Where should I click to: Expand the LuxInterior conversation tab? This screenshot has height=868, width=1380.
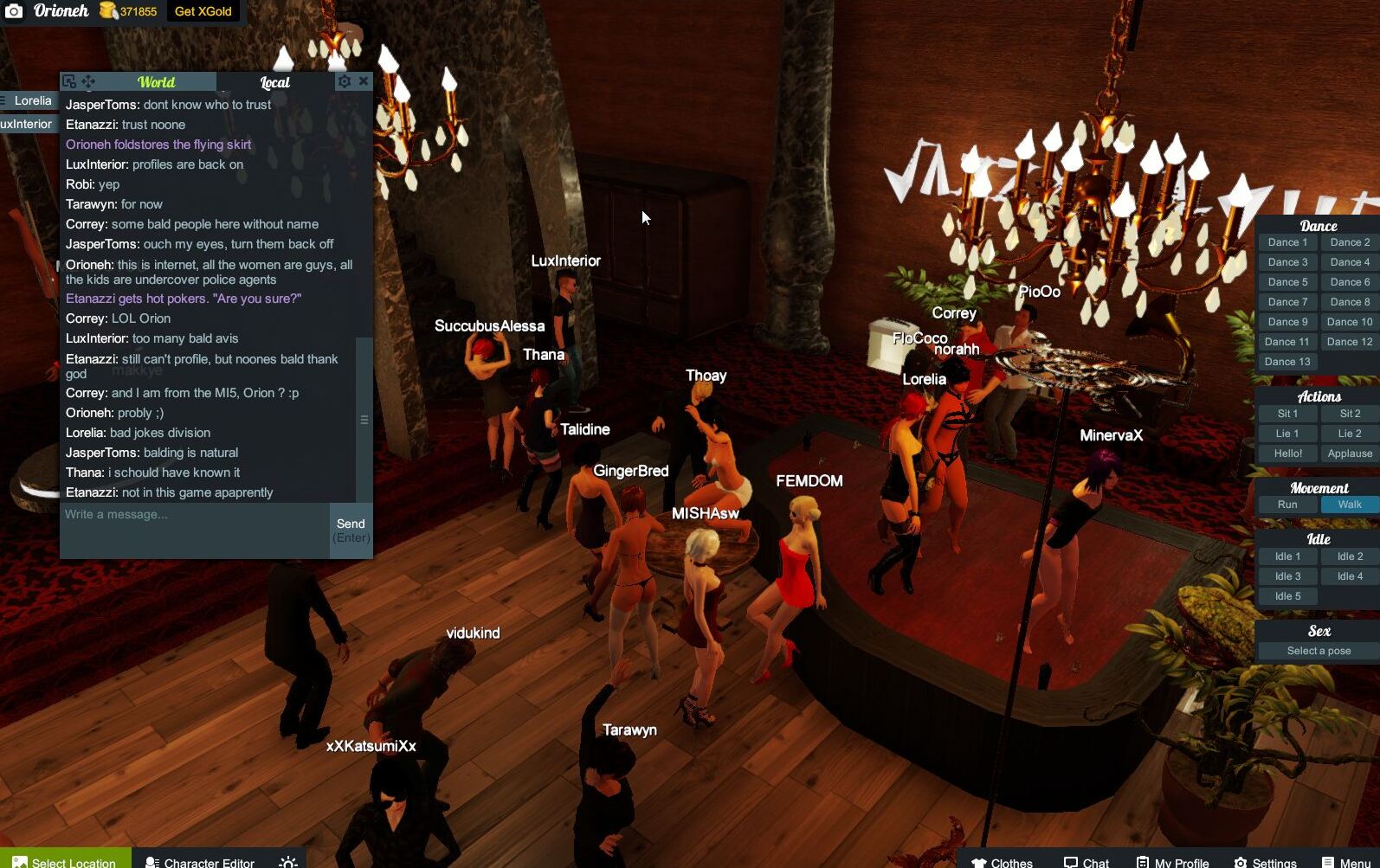click(x=27, y=123)
